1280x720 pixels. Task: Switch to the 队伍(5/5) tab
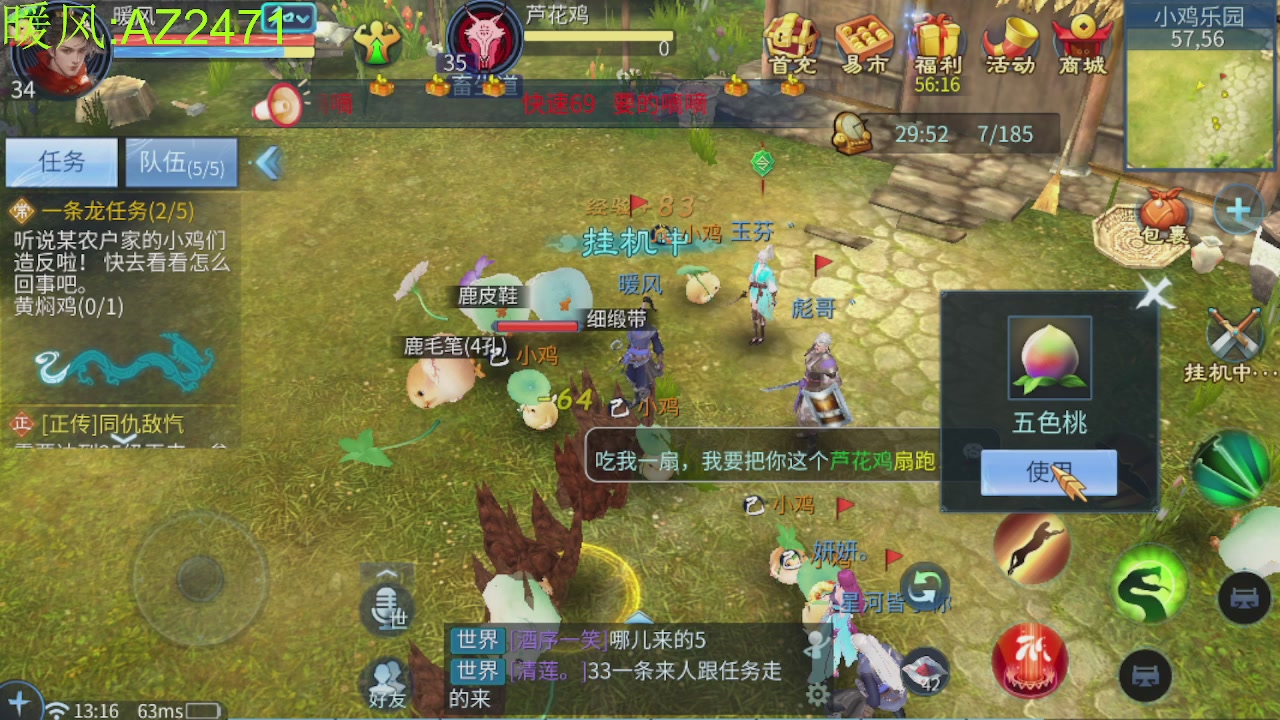(180, 162)
